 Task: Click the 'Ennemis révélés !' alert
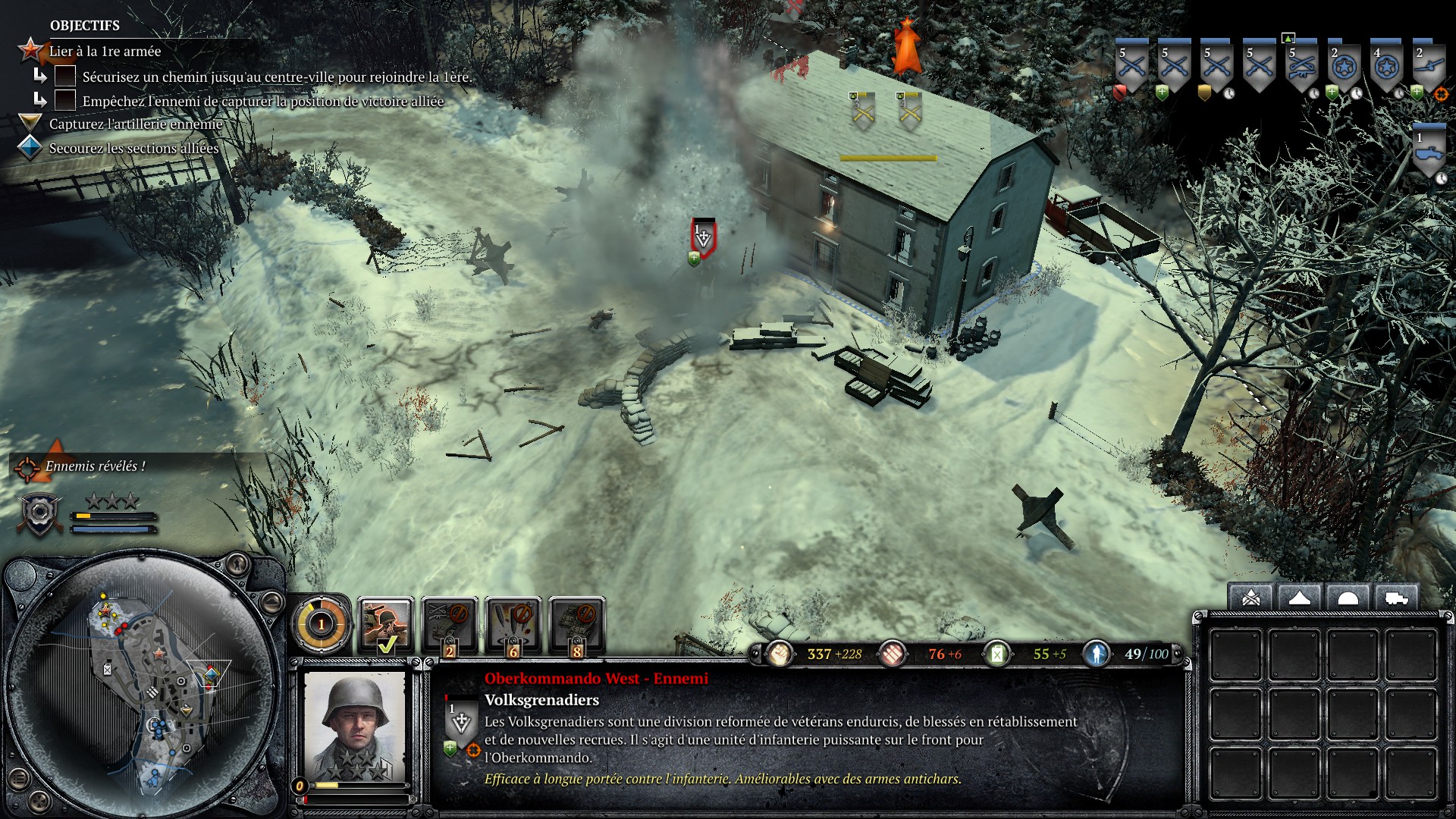click(94, 466)
